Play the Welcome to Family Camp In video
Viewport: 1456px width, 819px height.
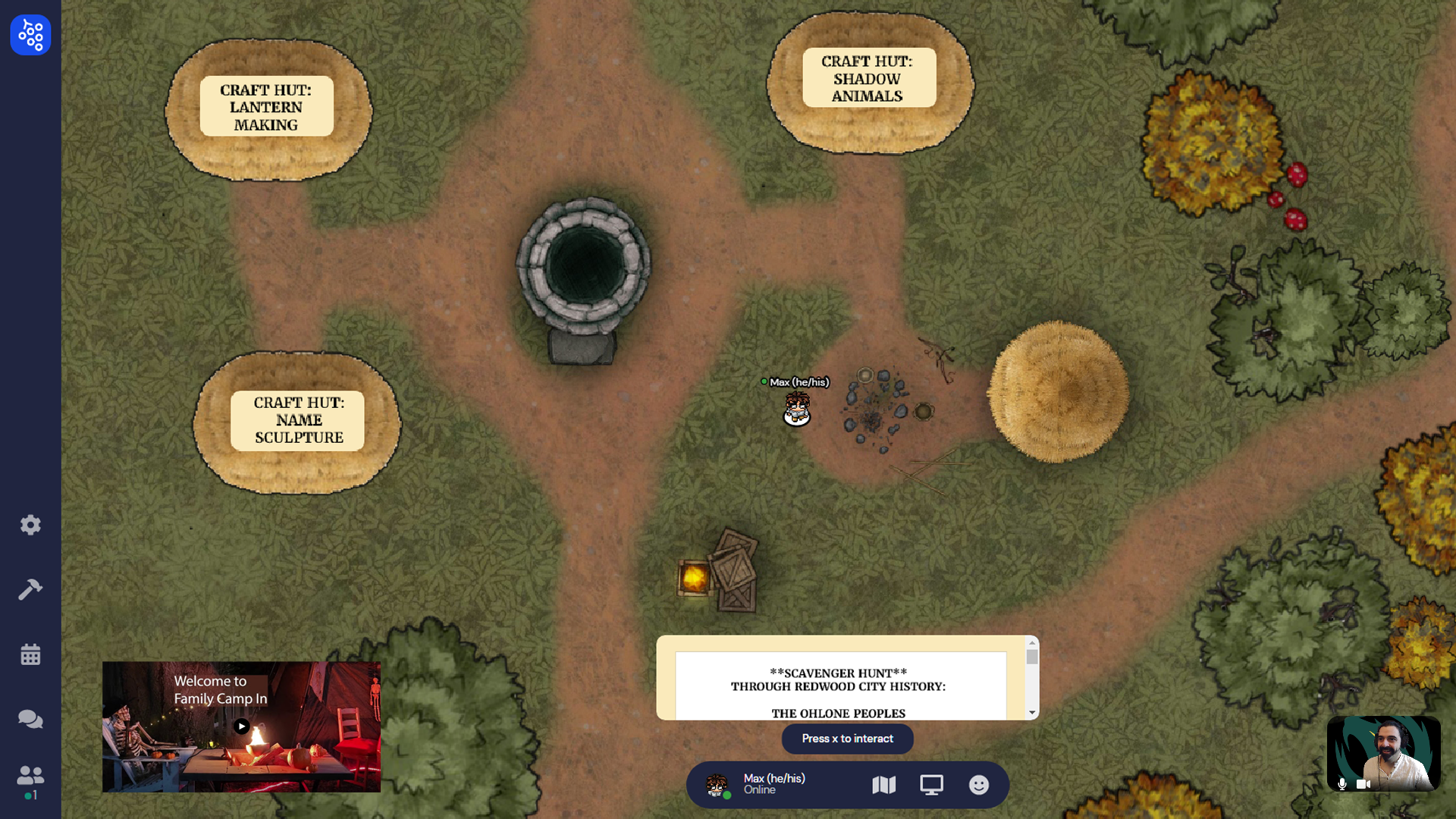[x=242, y=726]
